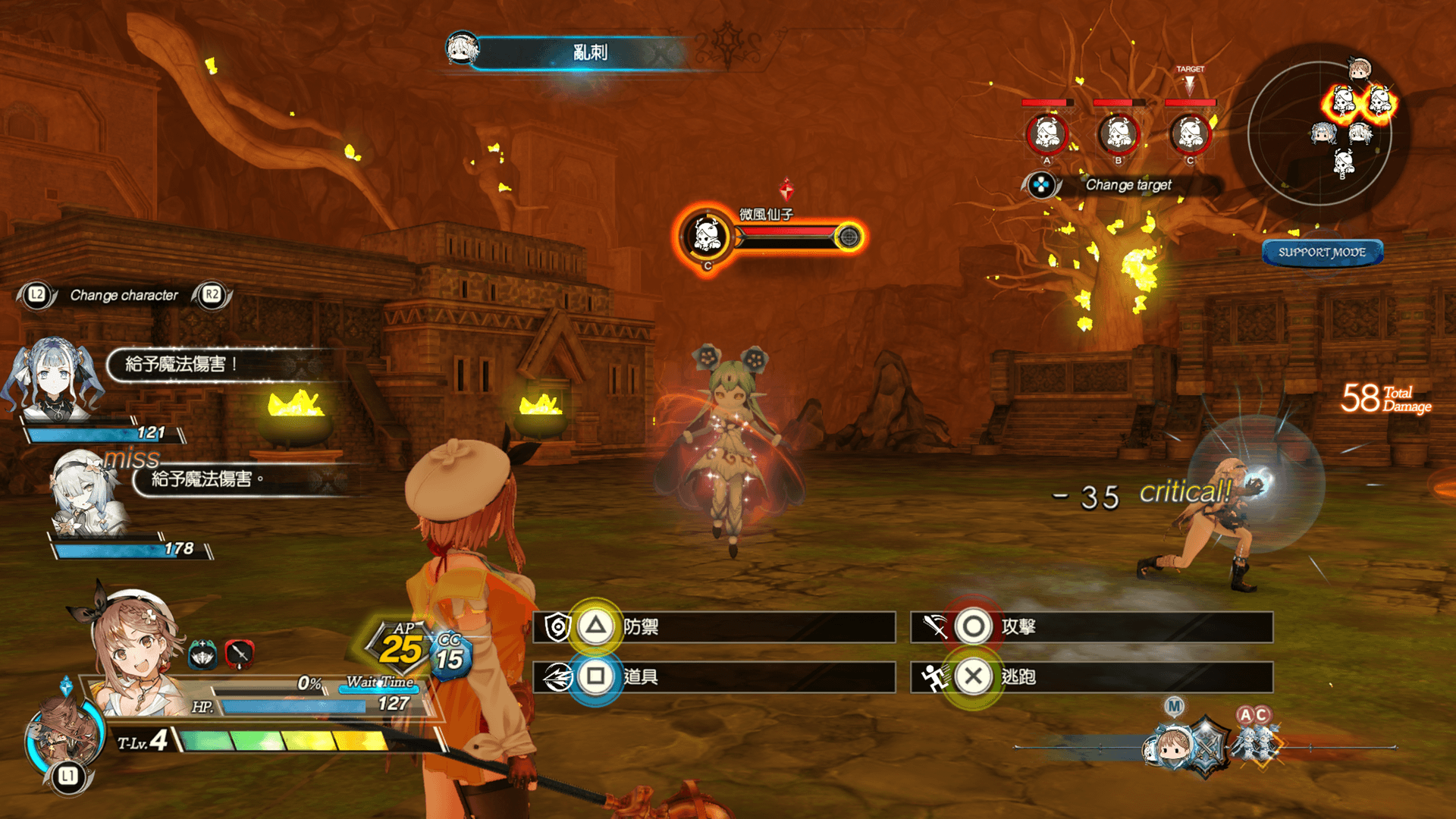Click the turn-order timeline character marker
The image size is (1456, 819).
click(x=1172, y=747)
